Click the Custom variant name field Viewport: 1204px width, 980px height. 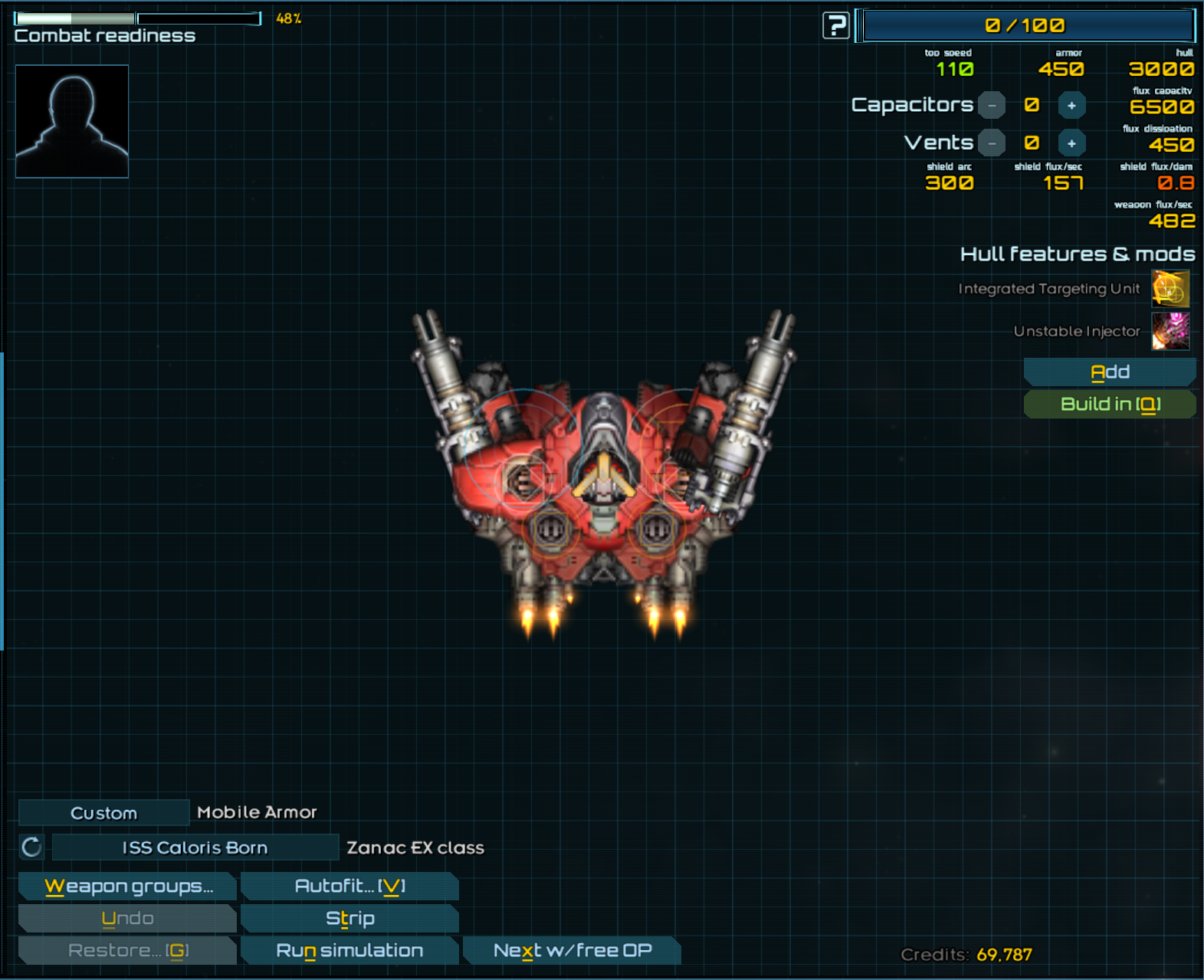pos(103,813)
